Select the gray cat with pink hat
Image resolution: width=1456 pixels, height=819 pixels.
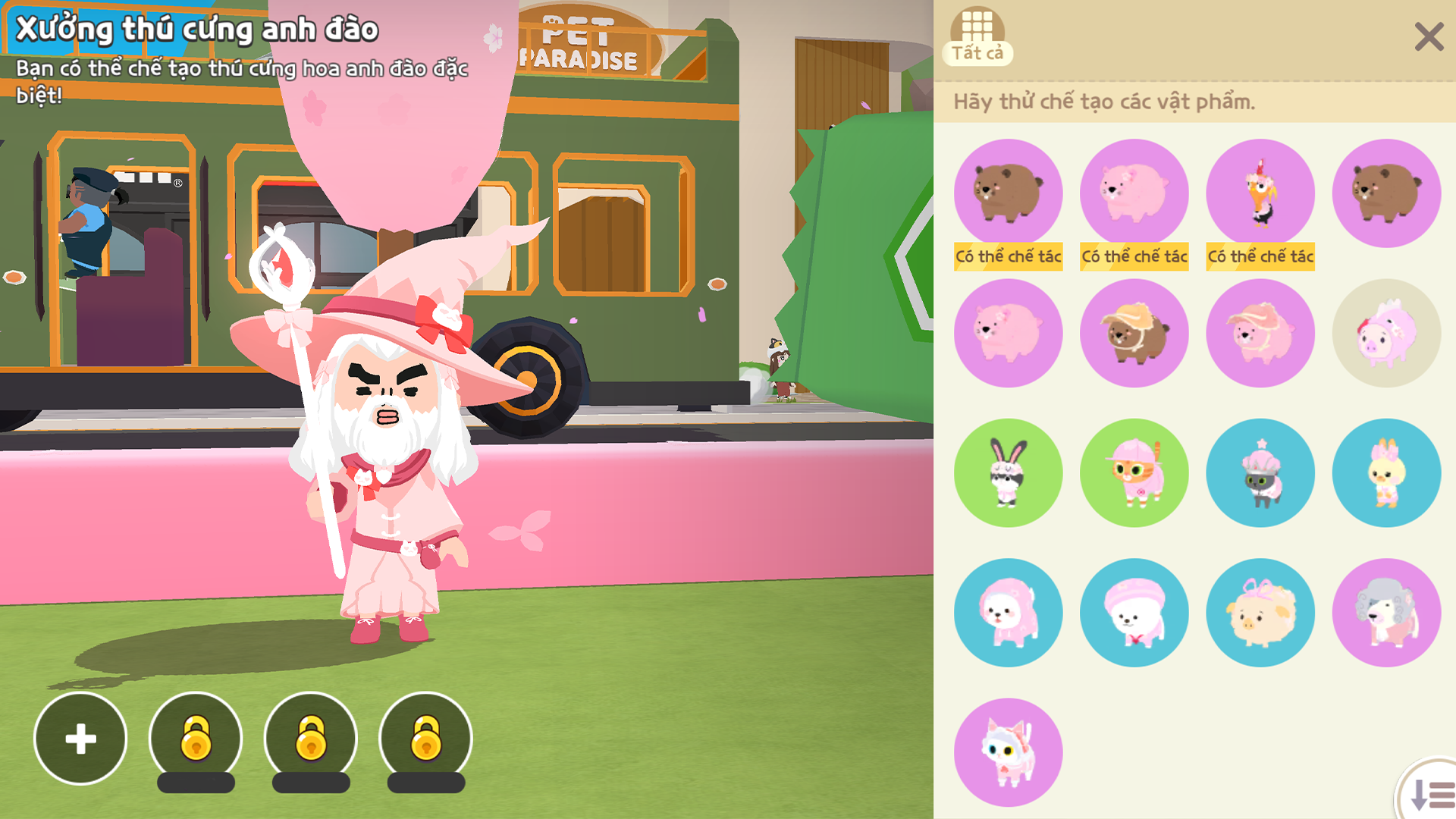[x=1260, y=473]
